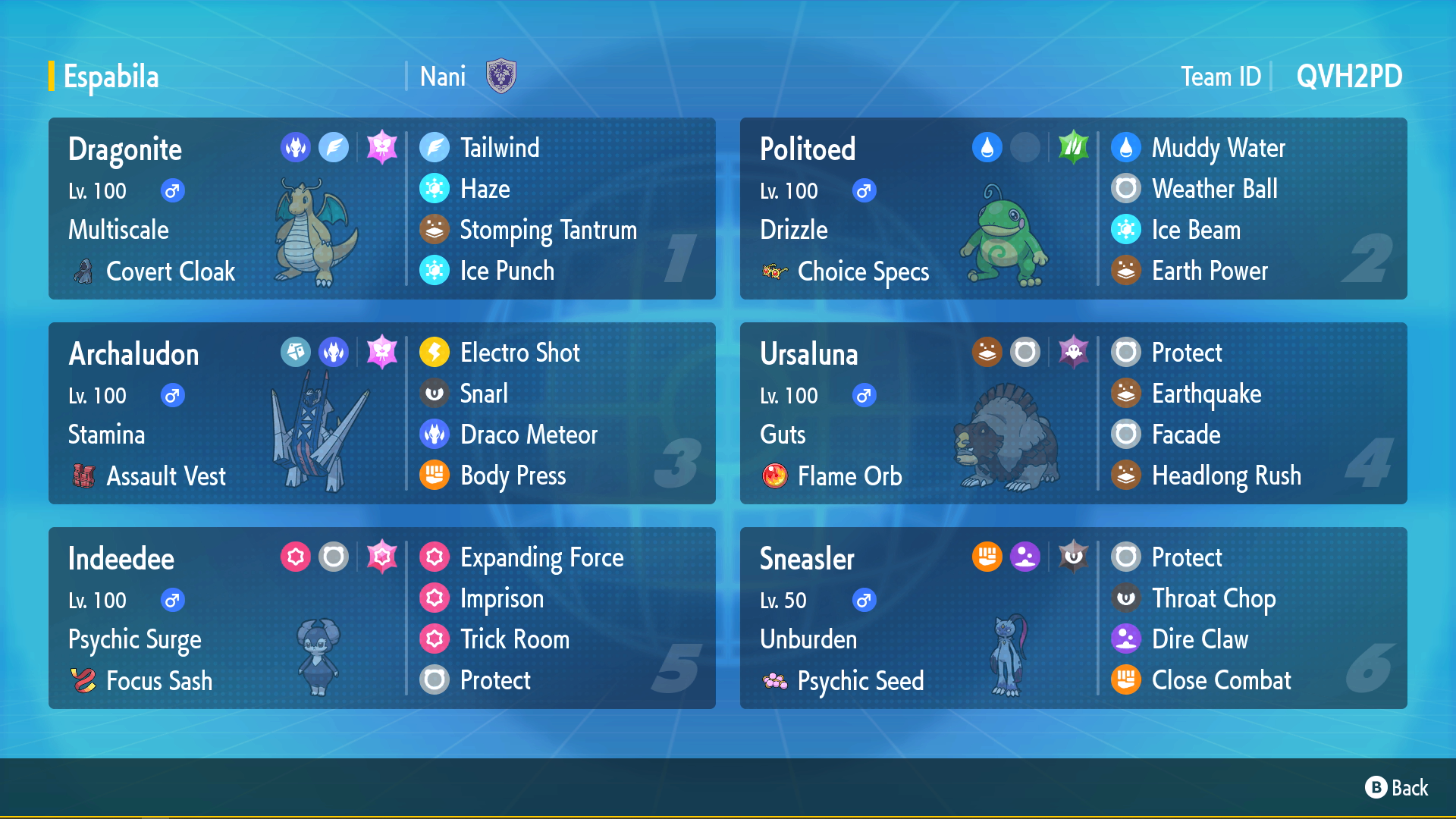Screen dimensions: 1456x819
Task: Select the Politoed team card
Action: pos(1073,209)
